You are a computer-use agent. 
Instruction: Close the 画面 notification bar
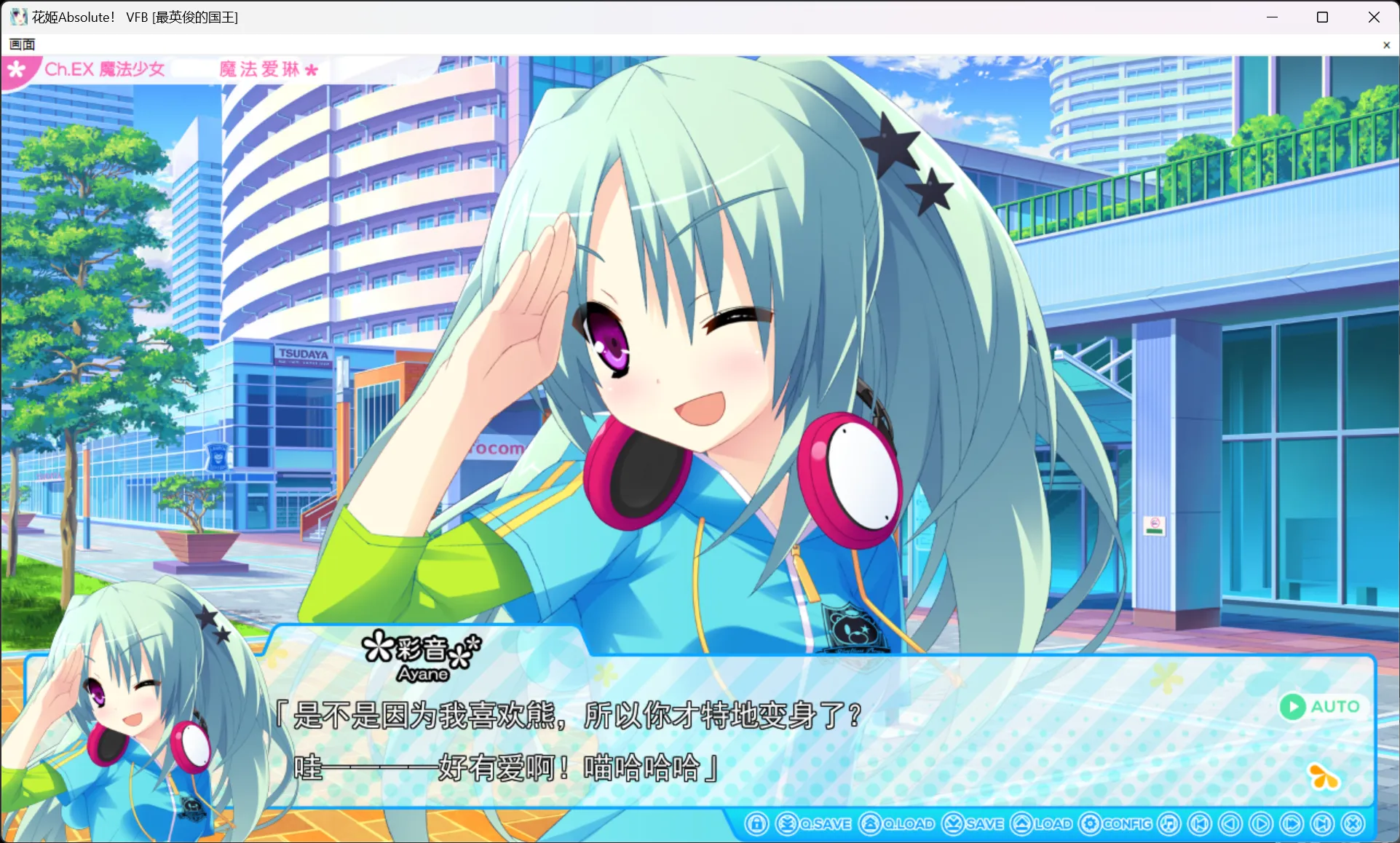(x=1386, y=44)
